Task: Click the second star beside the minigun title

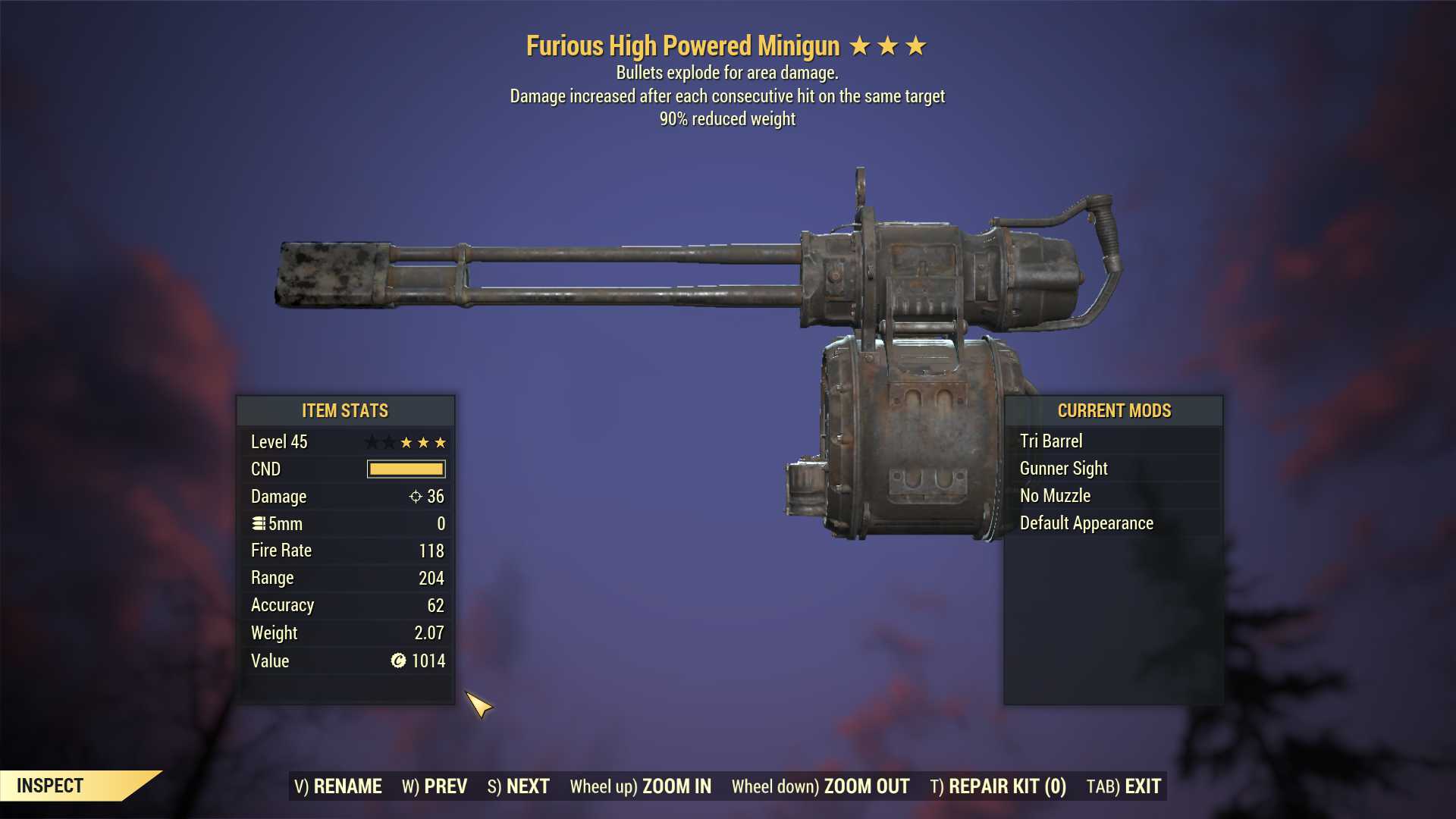Action: click(x=888, y=45)
